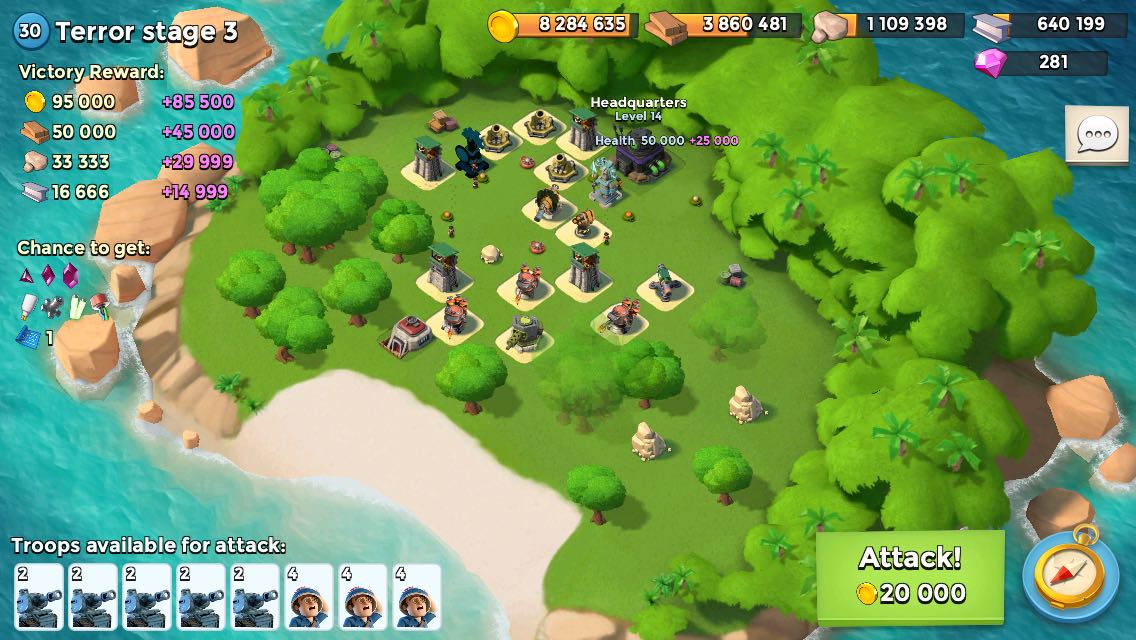Start the attack for 20 000 gold
1136x640 pixels.
pos(910,576)
